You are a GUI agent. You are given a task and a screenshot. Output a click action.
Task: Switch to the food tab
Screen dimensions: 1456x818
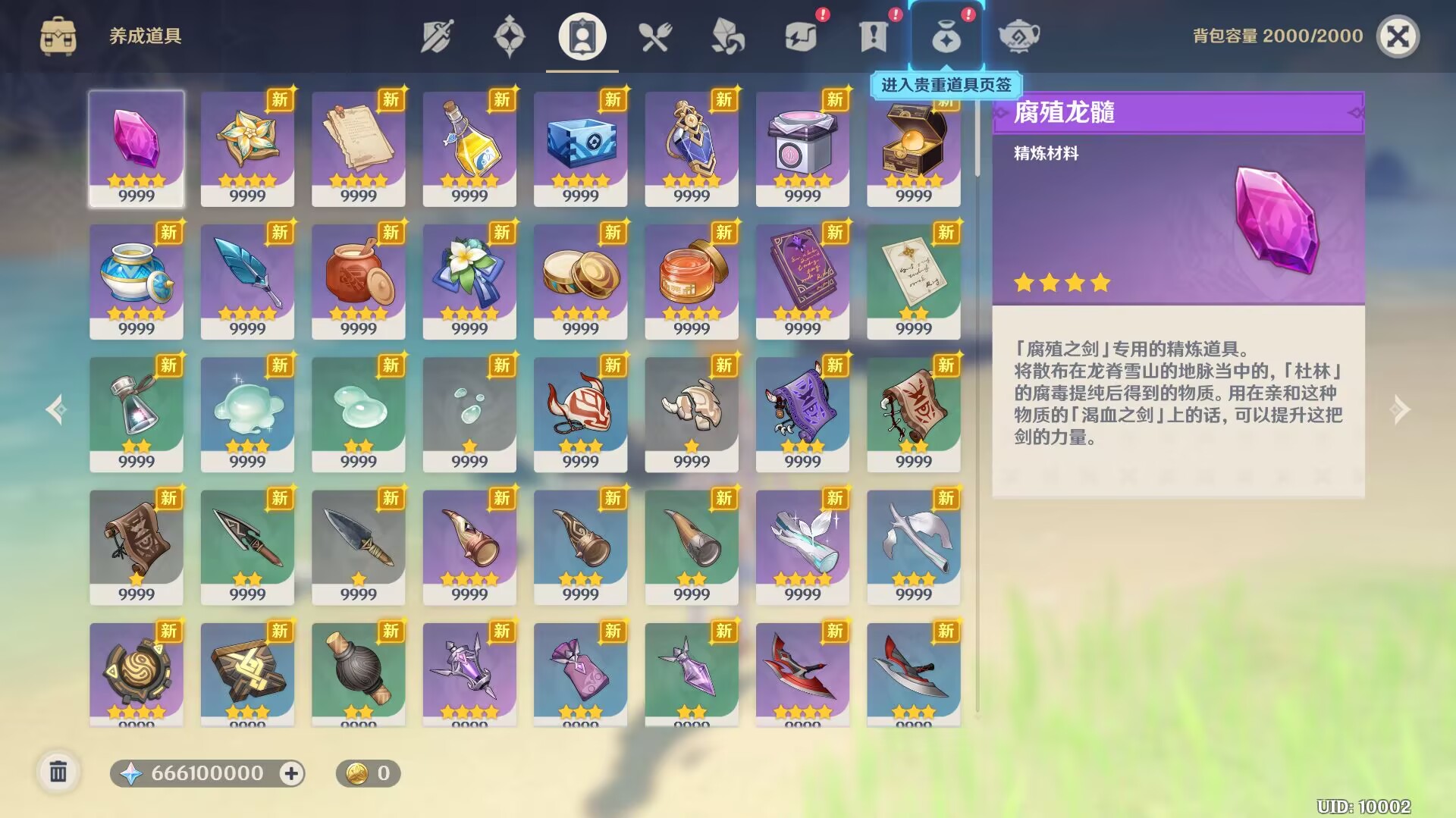pyautogui.click(x=655, y=36)
